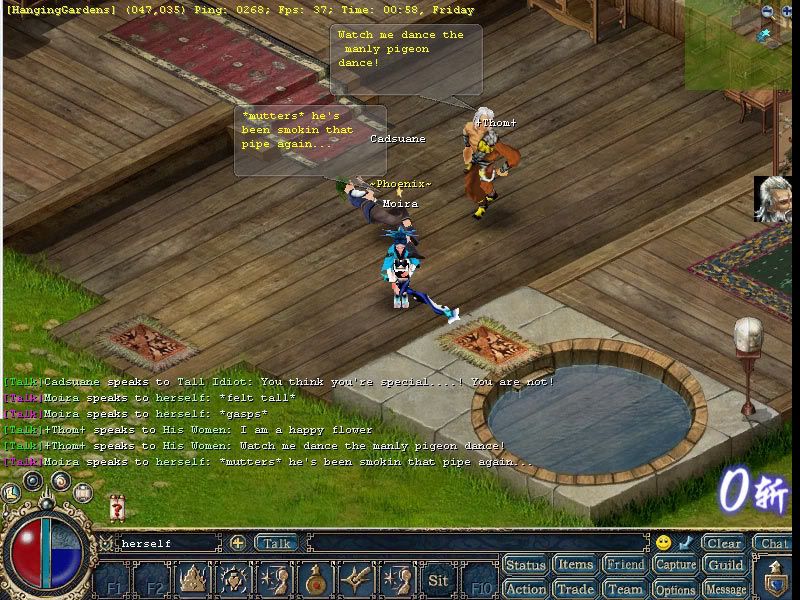Open the Action menu
The width and height of the screenshot is (800, 600).
pyautogui.click(x=525, y=589)
